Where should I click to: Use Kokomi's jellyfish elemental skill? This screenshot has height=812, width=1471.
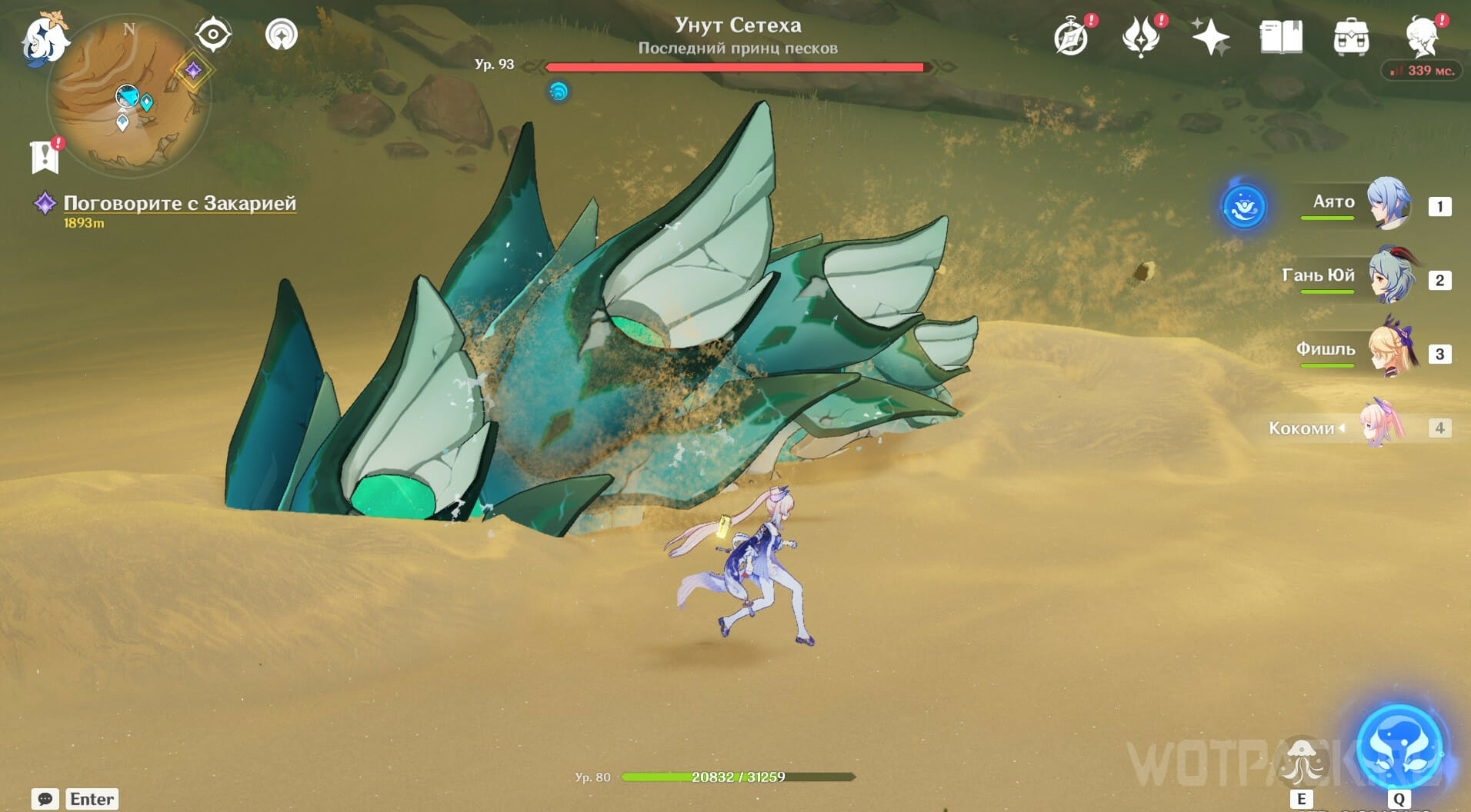[x=1301, y=761]
